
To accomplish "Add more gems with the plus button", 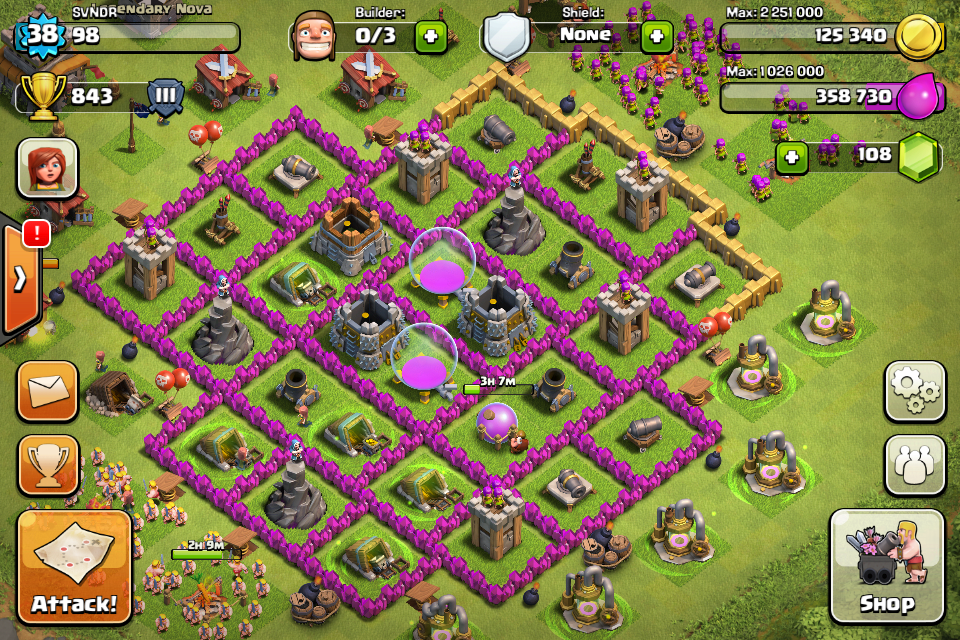I will click(x=791, y=158).
